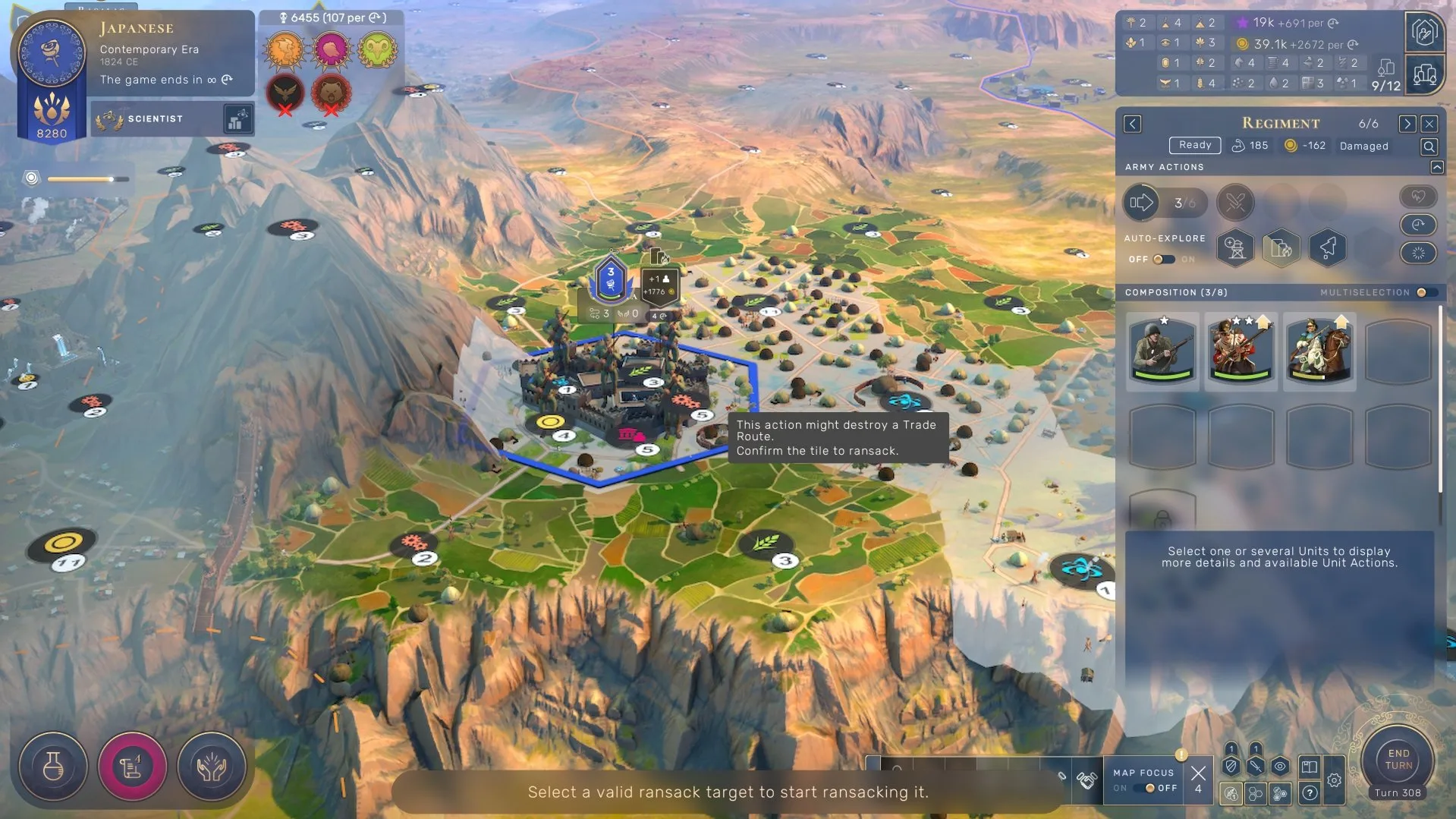This screenshot has width=1456, height=819.
Task: Go to the previous army in Regiment panel
Action: pos(1132,124)
